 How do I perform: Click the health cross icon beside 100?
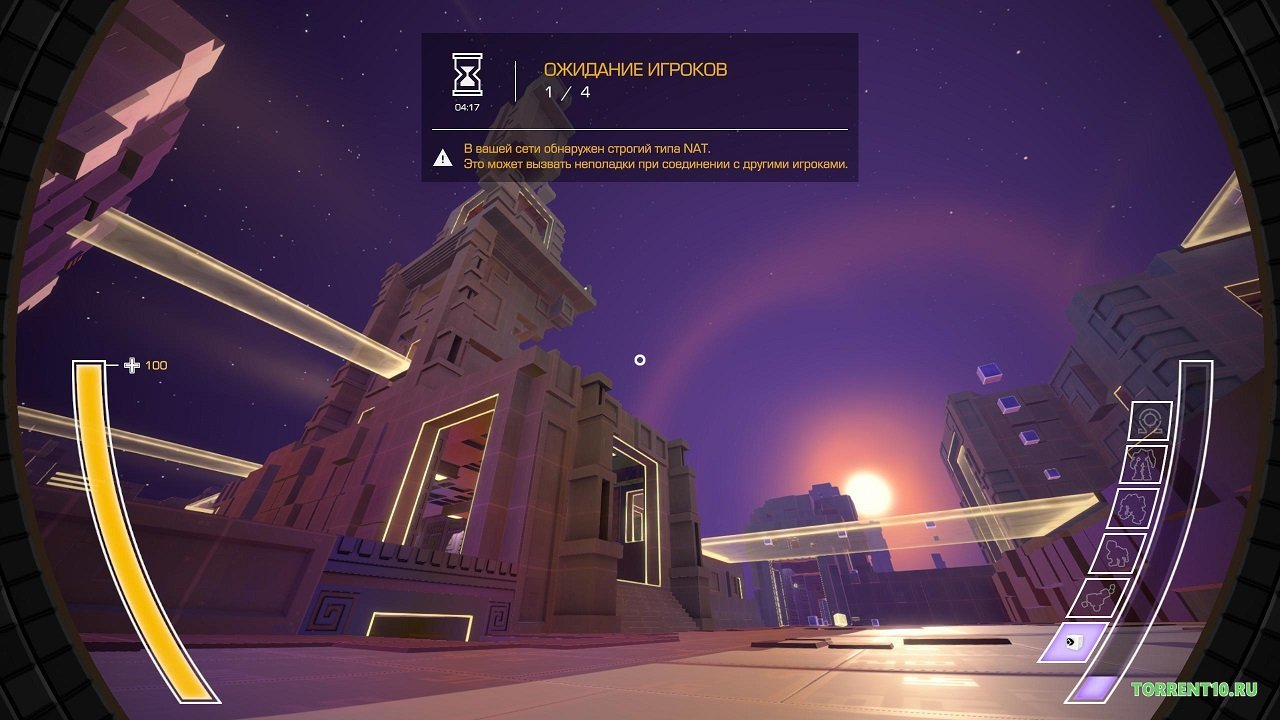[131, 365]
